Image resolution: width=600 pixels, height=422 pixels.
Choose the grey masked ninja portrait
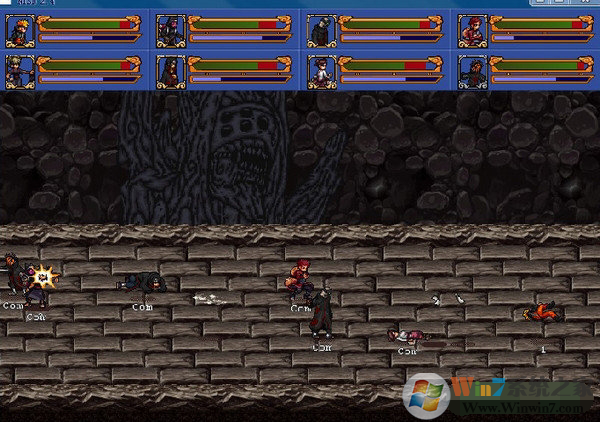click(321, 30)
